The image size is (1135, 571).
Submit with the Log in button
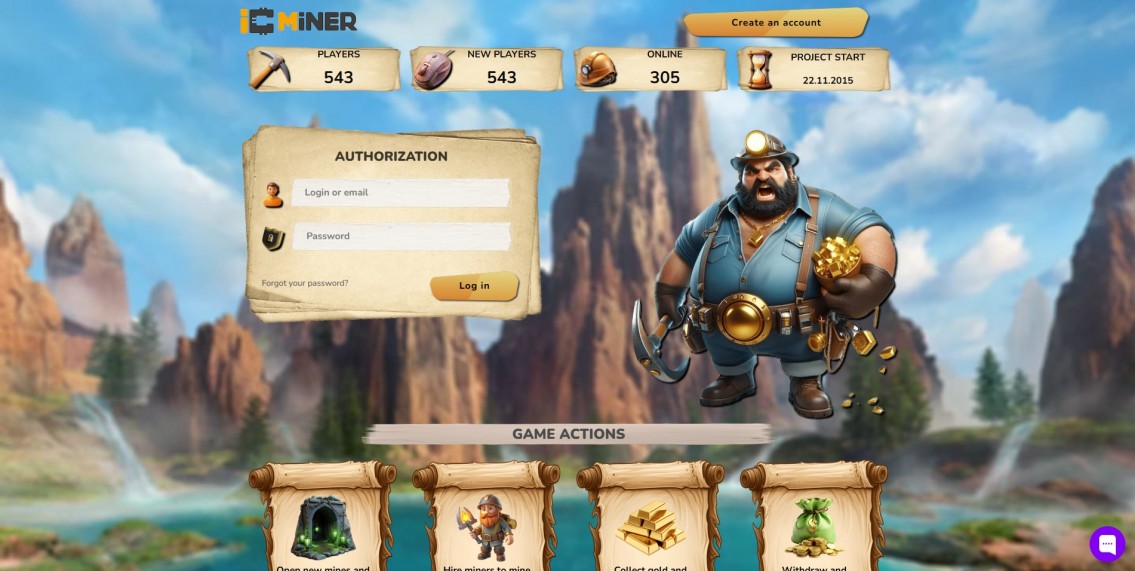point(474,286)
